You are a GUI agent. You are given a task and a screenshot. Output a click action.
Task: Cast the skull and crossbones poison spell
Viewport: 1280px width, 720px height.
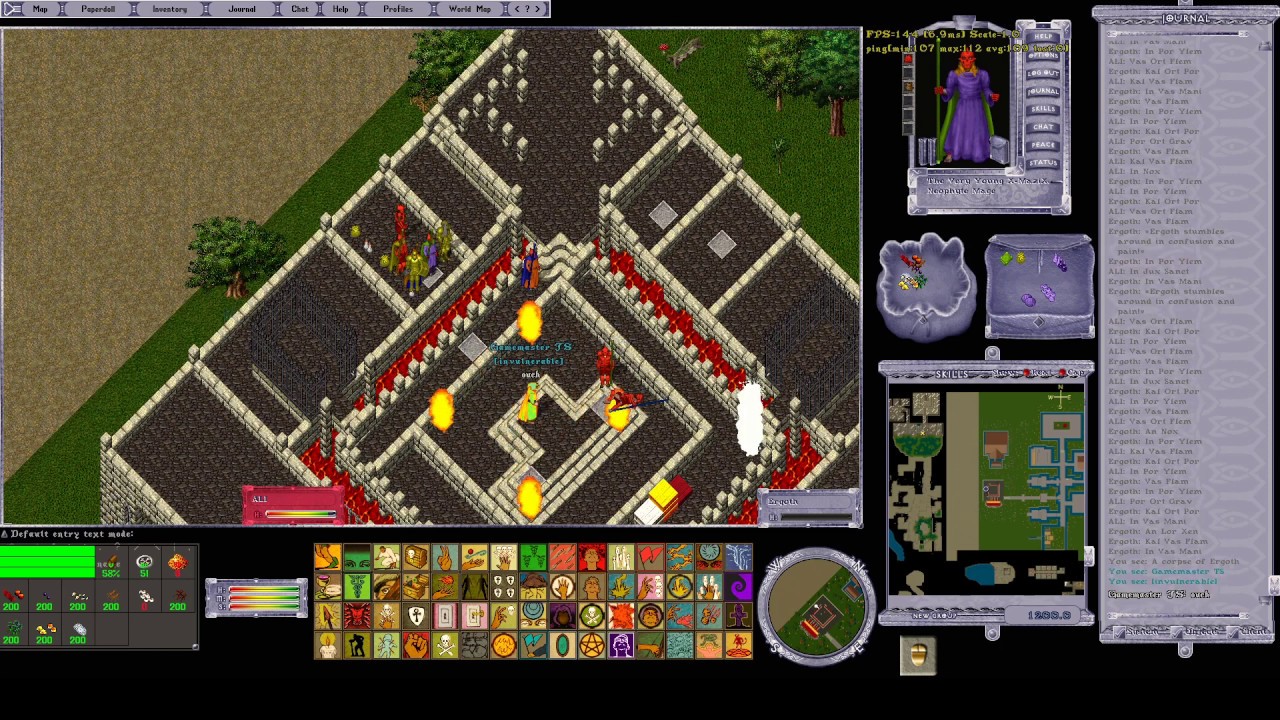tap(445, 646)
